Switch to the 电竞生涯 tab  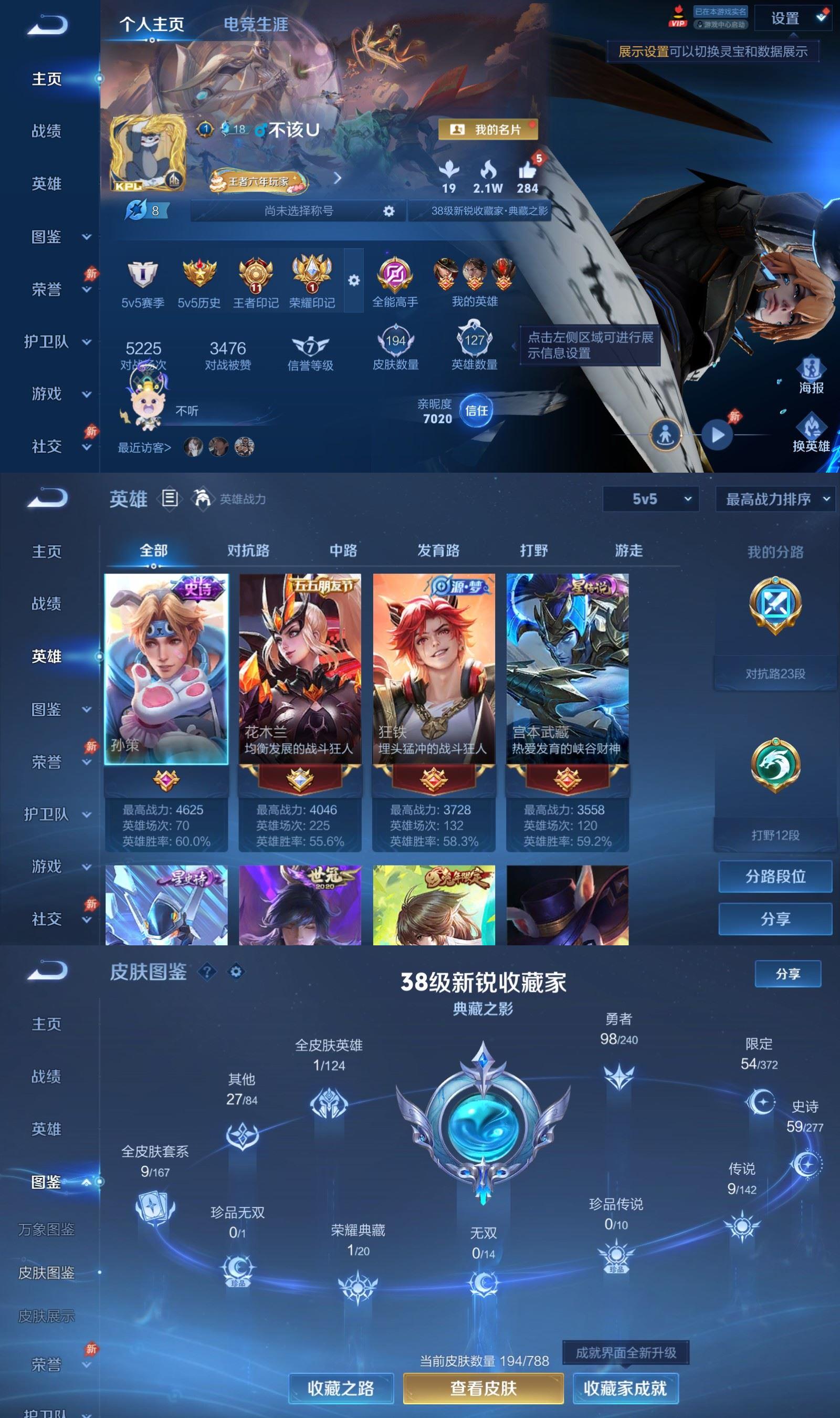[256, 25]
